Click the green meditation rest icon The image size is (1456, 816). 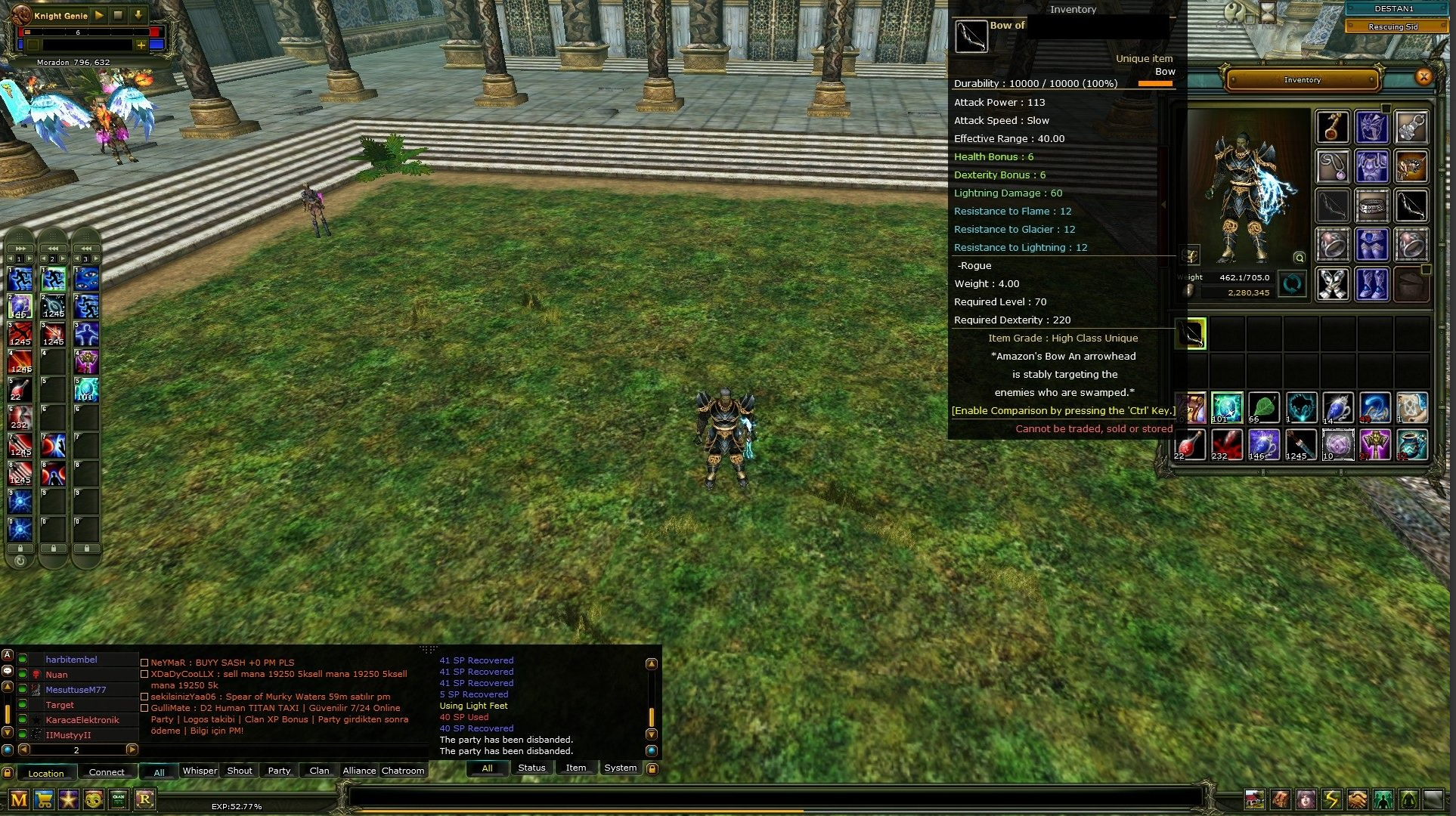(x=1409, y=799)
